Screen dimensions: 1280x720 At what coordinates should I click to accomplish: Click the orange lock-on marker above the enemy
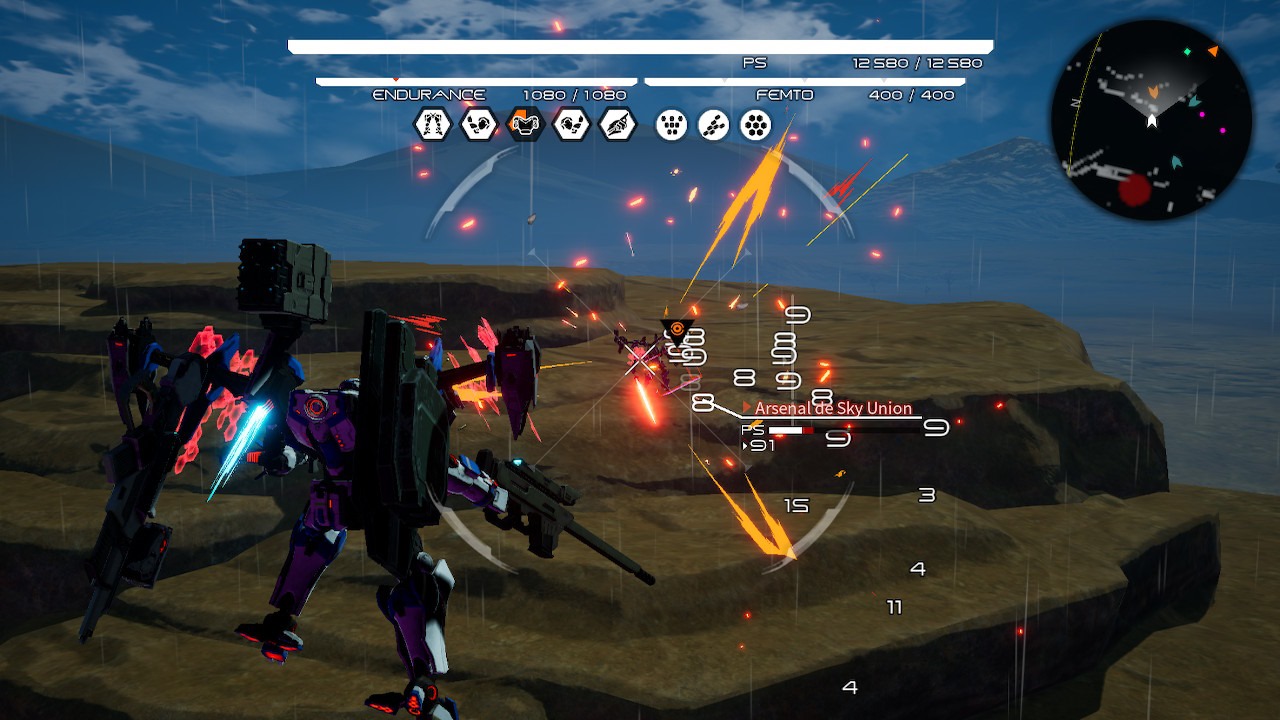pyautogui.click(x=677, y=329)
